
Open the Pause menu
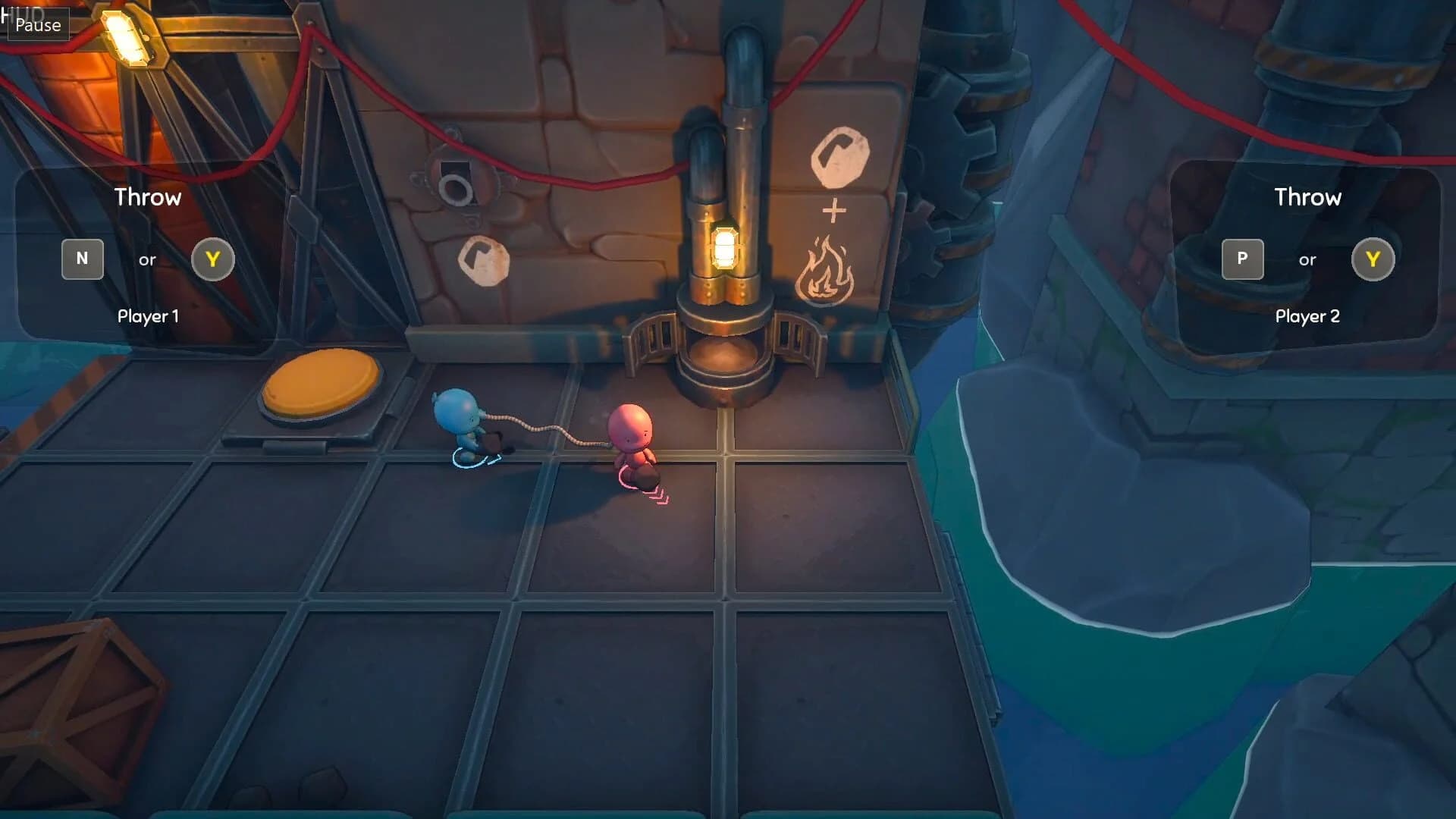coord(37,25)
